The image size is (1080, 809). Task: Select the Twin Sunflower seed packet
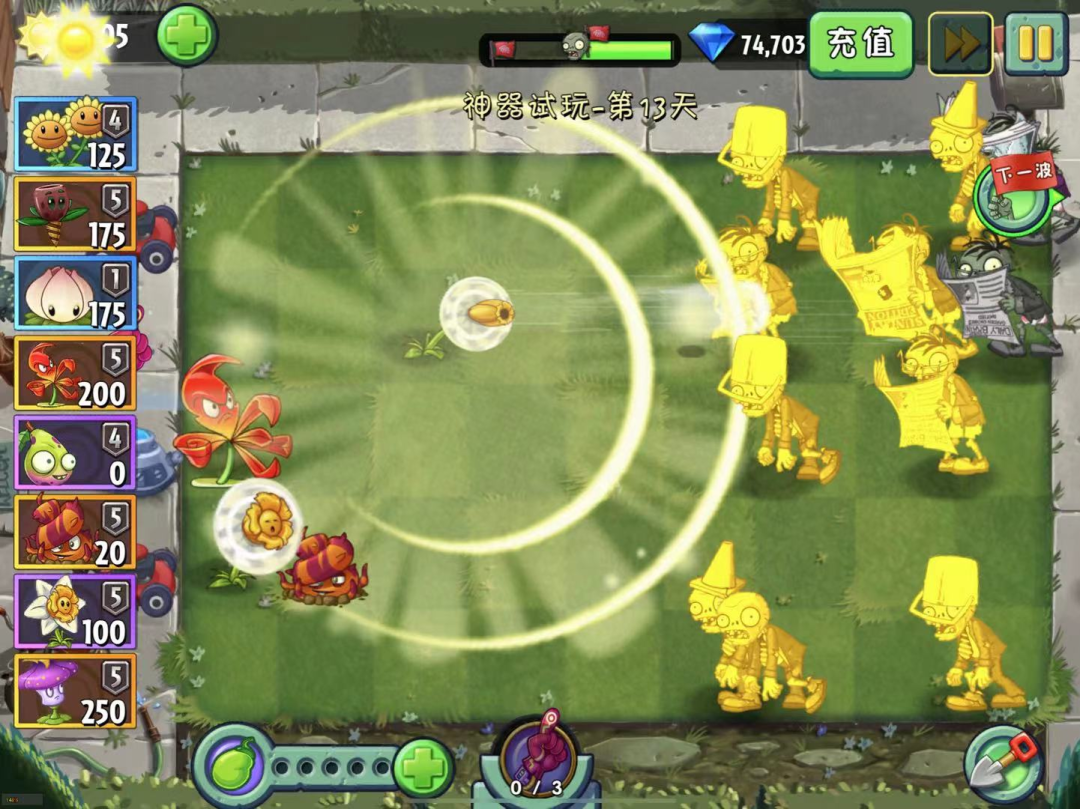[76, 134]
